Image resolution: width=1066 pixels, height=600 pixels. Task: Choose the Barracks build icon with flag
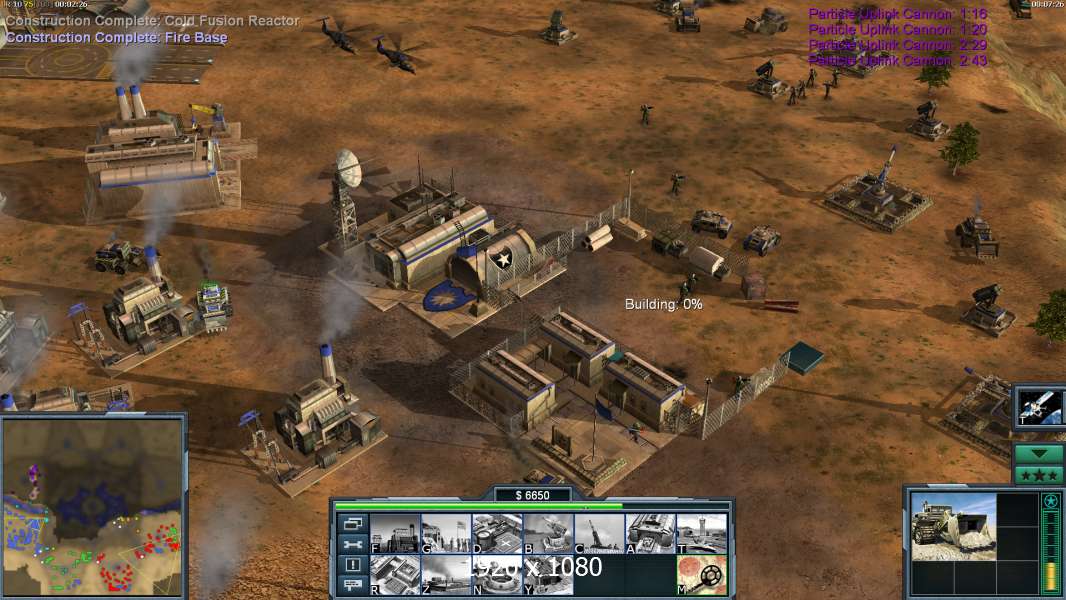[x=446, y=534]
